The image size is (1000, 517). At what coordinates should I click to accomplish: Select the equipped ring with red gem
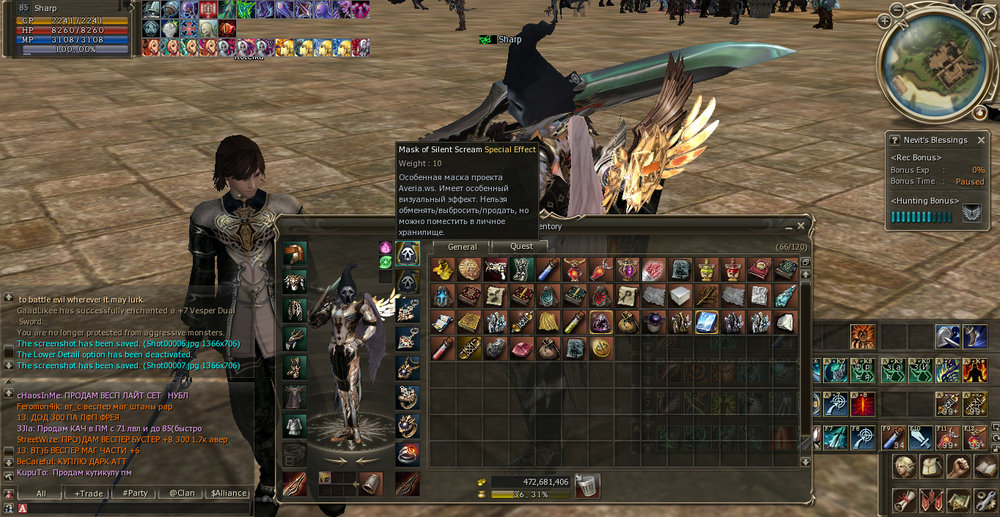click(x=407, y=453)
